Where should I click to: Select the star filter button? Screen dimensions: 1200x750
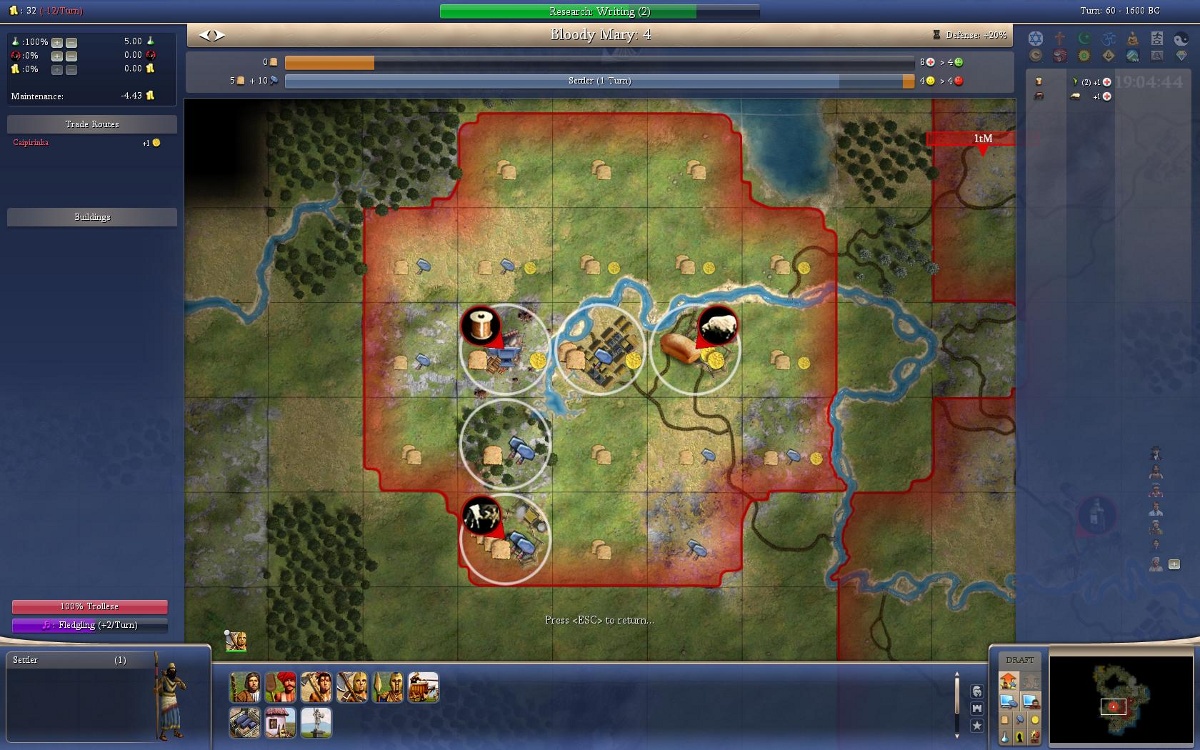976,725
